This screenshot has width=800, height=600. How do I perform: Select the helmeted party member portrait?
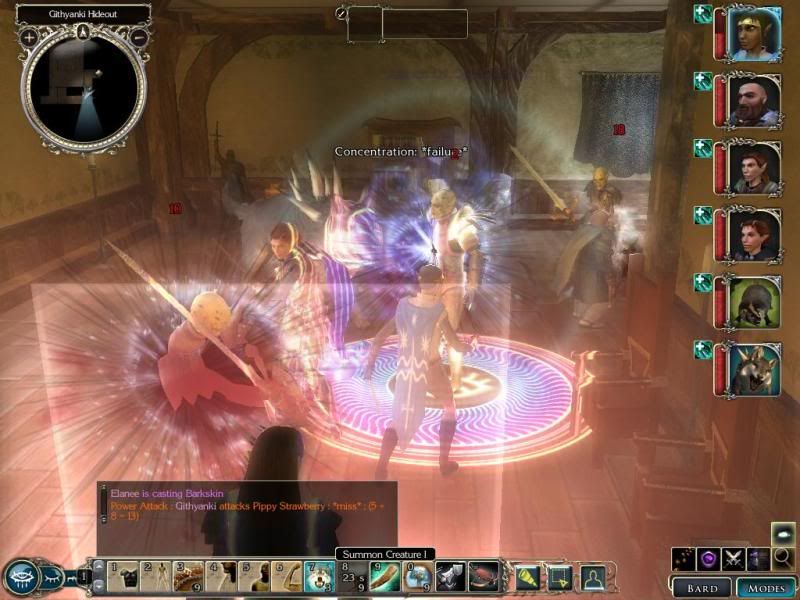pyautogui.click(x=755, y=300)
